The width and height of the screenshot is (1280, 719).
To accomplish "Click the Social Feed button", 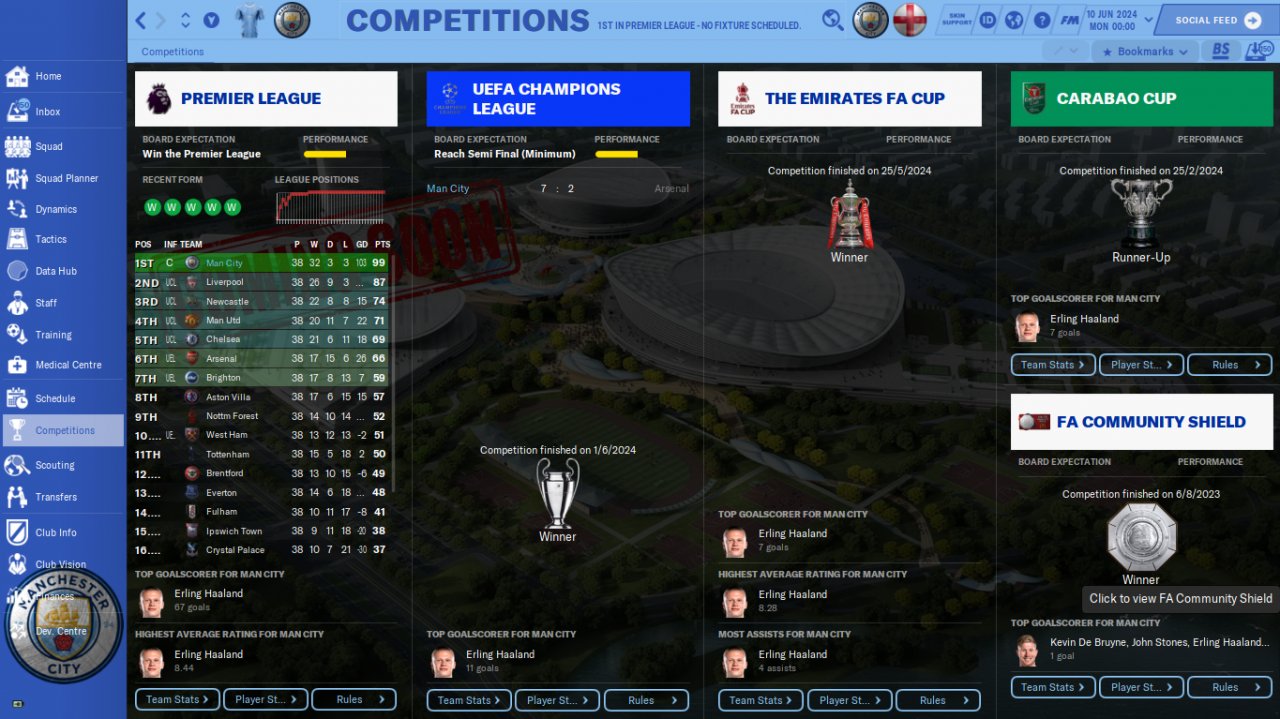I will pyautogui.click(x=1216, y=20).
